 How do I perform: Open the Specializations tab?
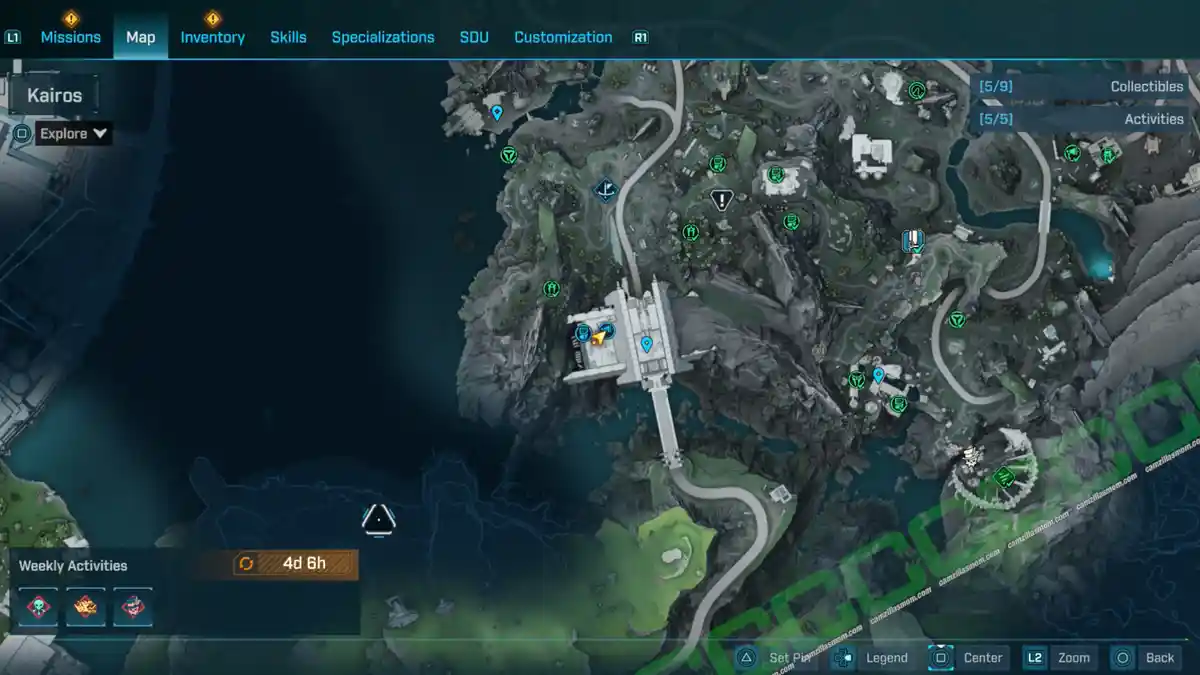(x=383, y=37)
